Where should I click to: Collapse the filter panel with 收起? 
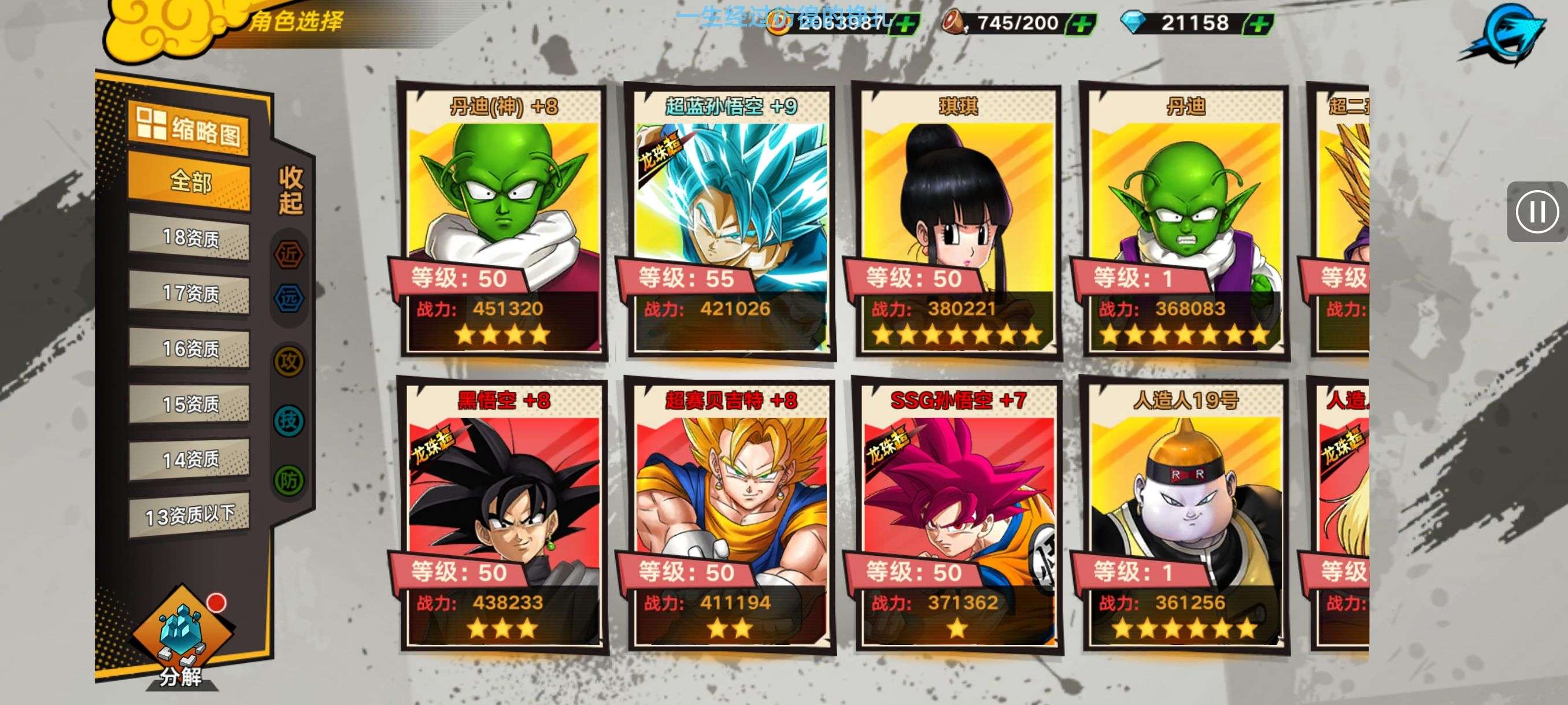(x=290, y=190)
